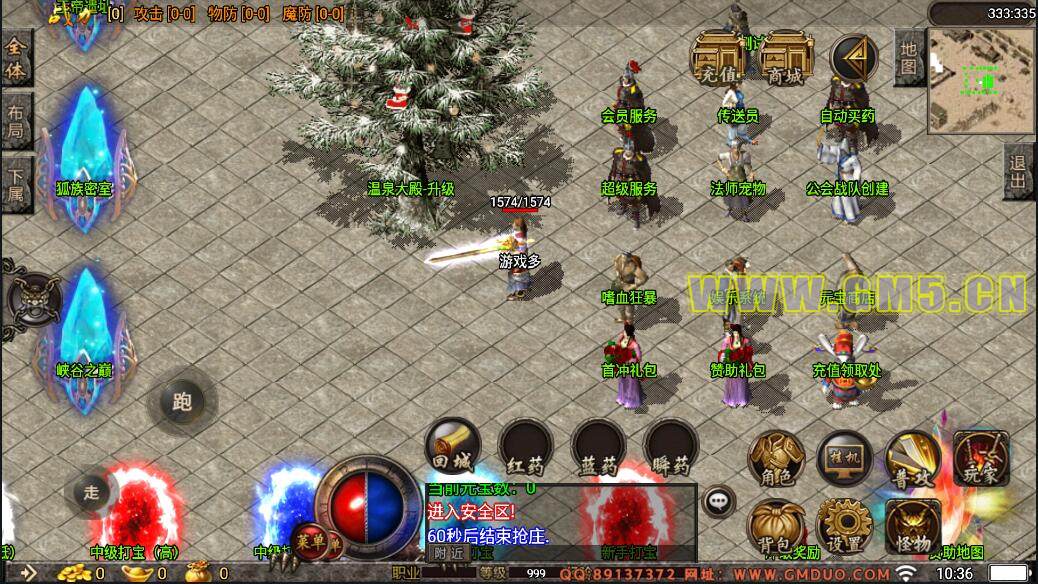Image resolution: width=1038 pixels, height=584 pixels.
Task: Select the 布局 layout tab
Action: [x=17, y=122]
